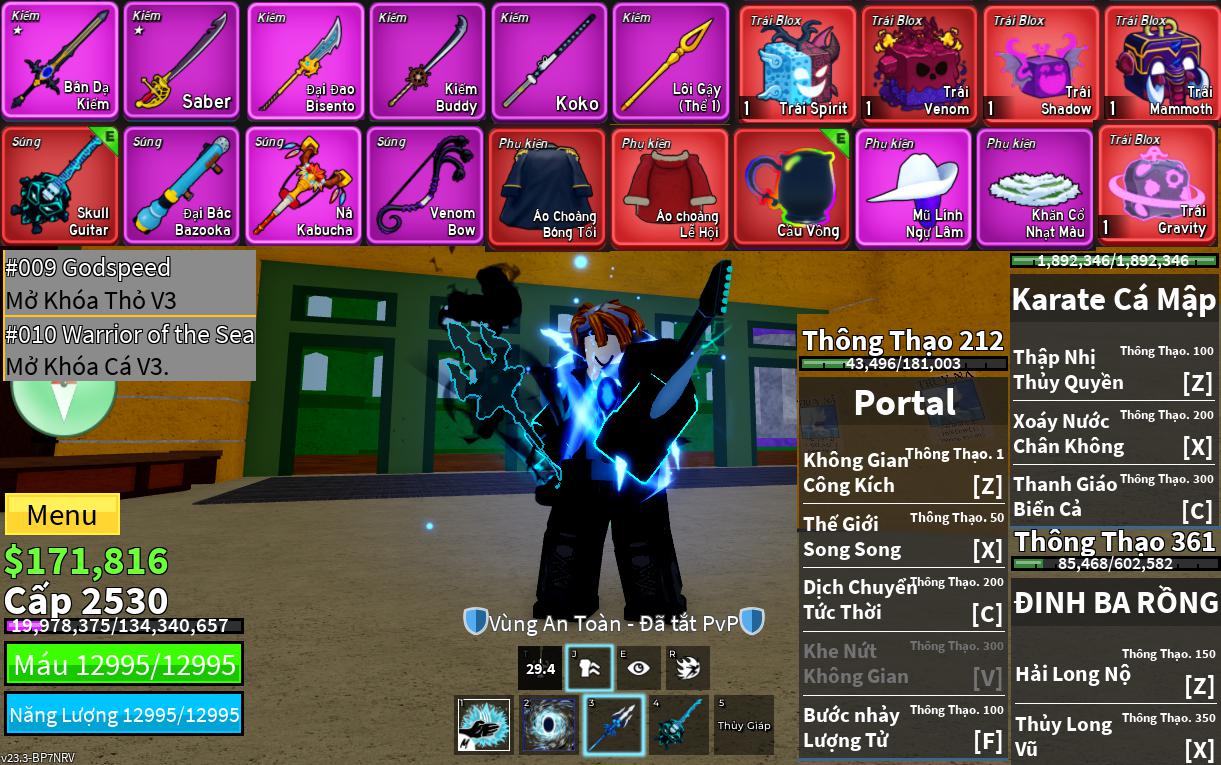Viewport: 1221px width, 765px height.
Task: Equip the Skull Guitar gun
Action: [60, 185]
